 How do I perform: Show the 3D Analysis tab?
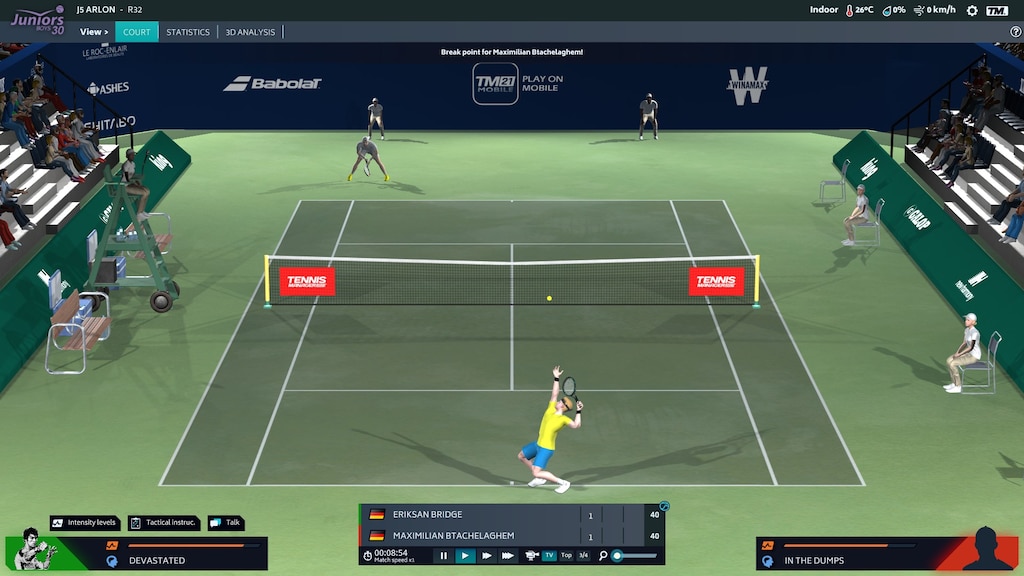(250, 32)
